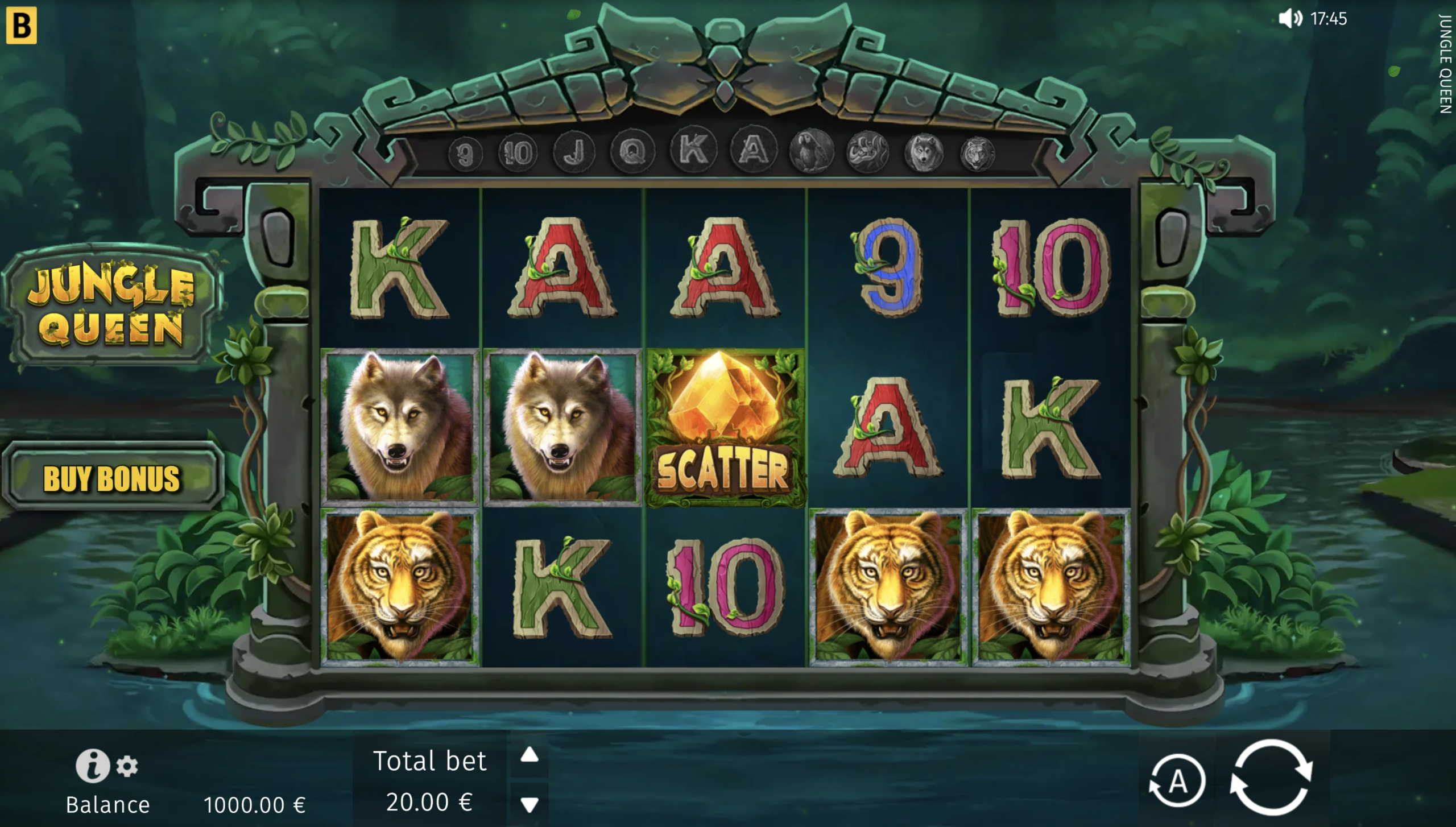Open the gear settings menu
This screenshot has width=1456, height=827.
point(127,767)
